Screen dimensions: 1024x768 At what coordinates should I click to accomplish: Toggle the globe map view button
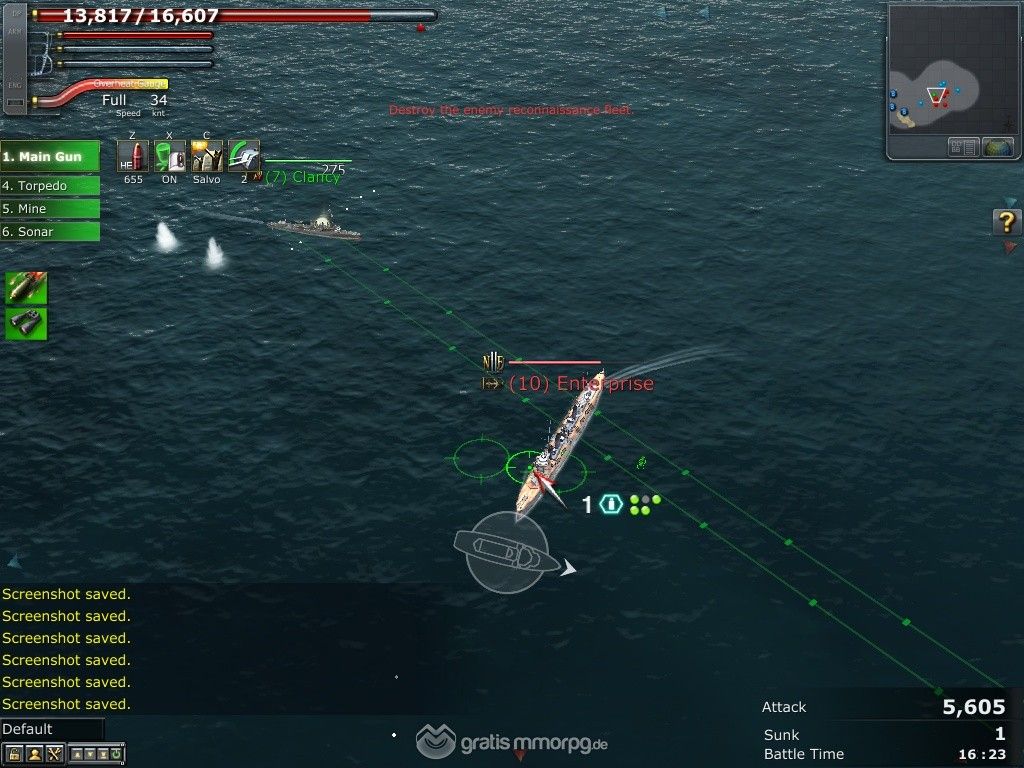tap(998, 148)
